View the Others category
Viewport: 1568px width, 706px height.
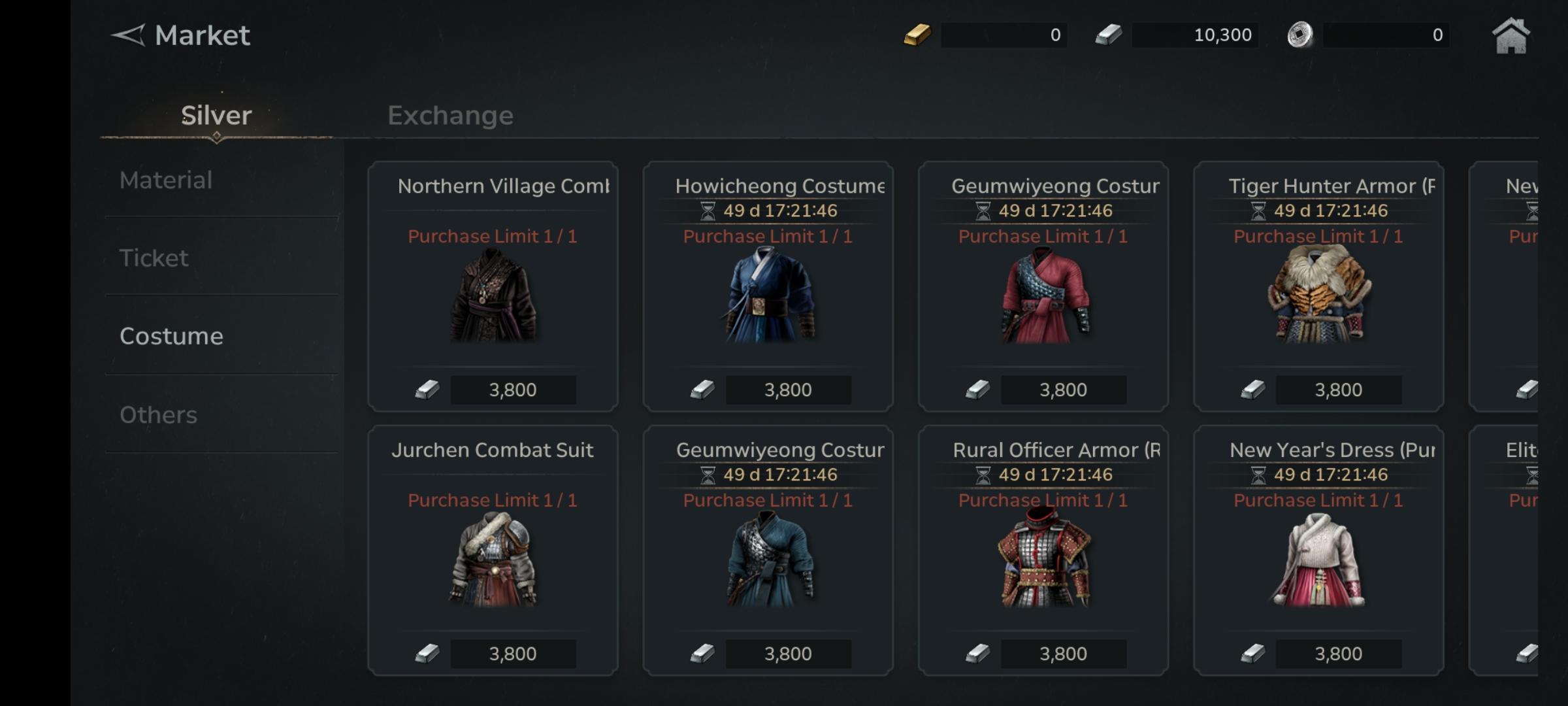tap(158, 415)
